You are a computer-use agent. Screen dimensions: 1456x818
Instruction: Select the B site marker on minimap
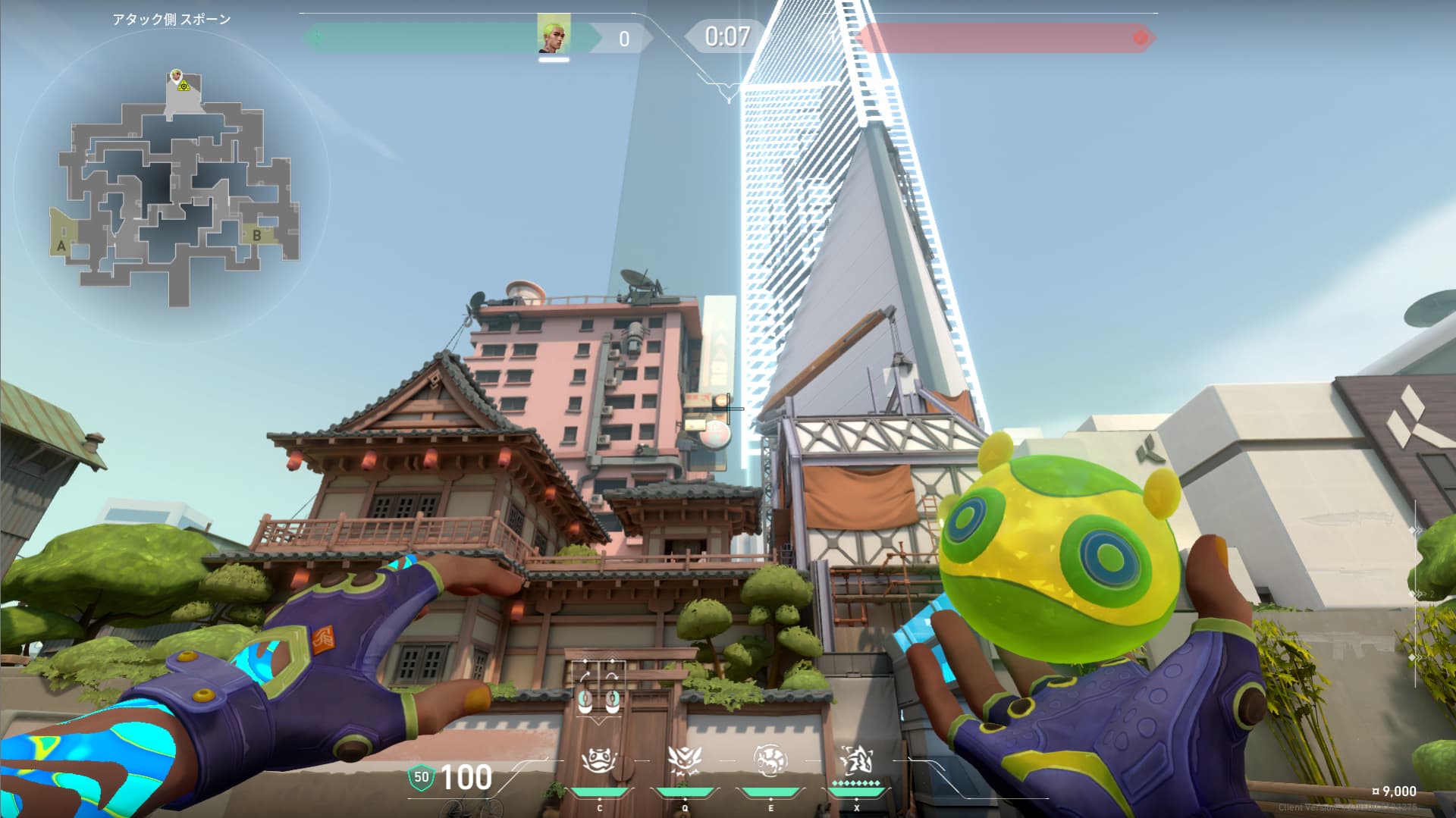[x=257, y=236]
